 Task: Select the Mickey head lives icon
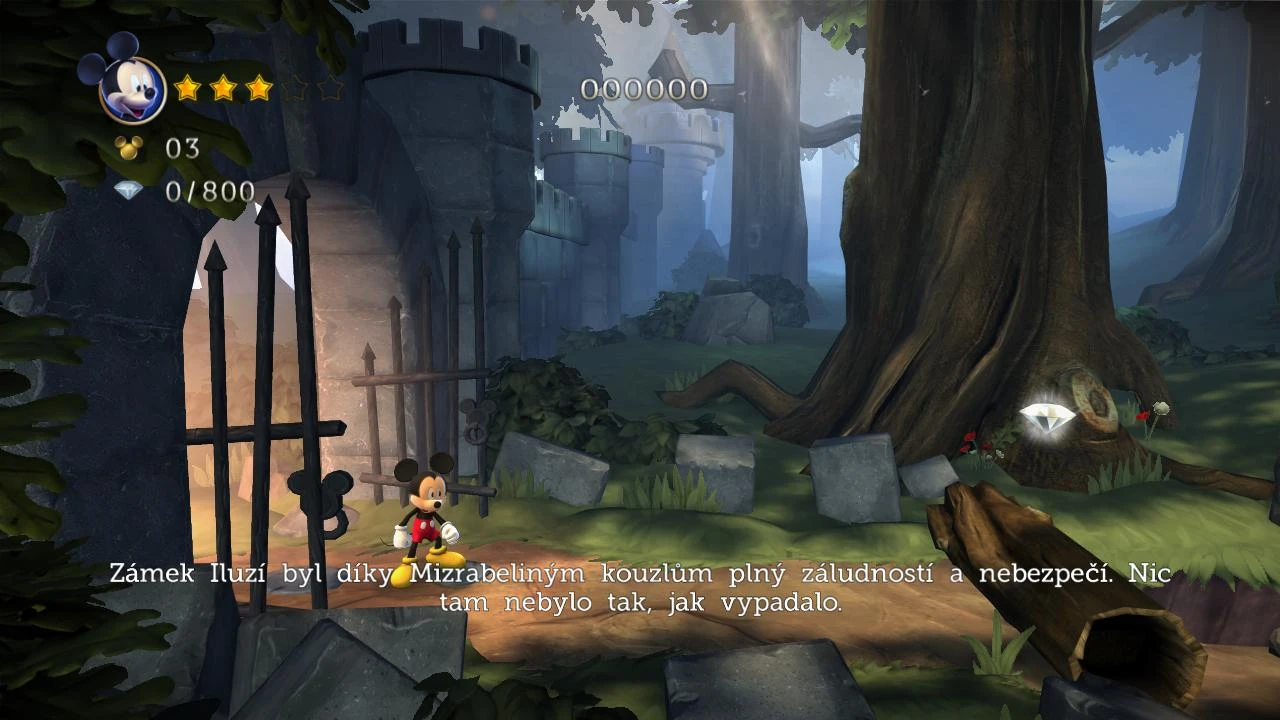127,148
